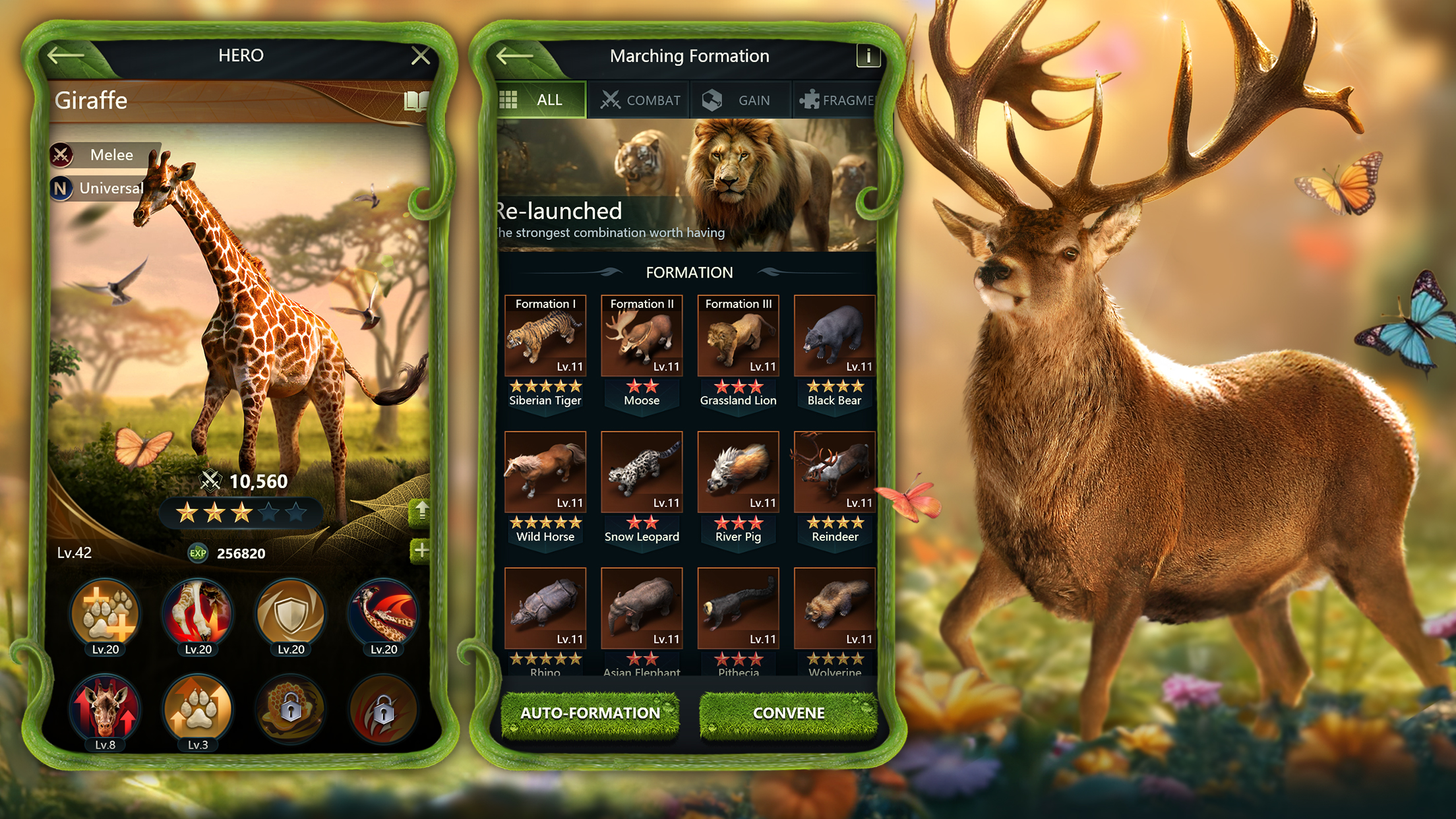Open the Fragments tab
The image size is (1456, 819).
pyautogui.click(x=836, y=100)
